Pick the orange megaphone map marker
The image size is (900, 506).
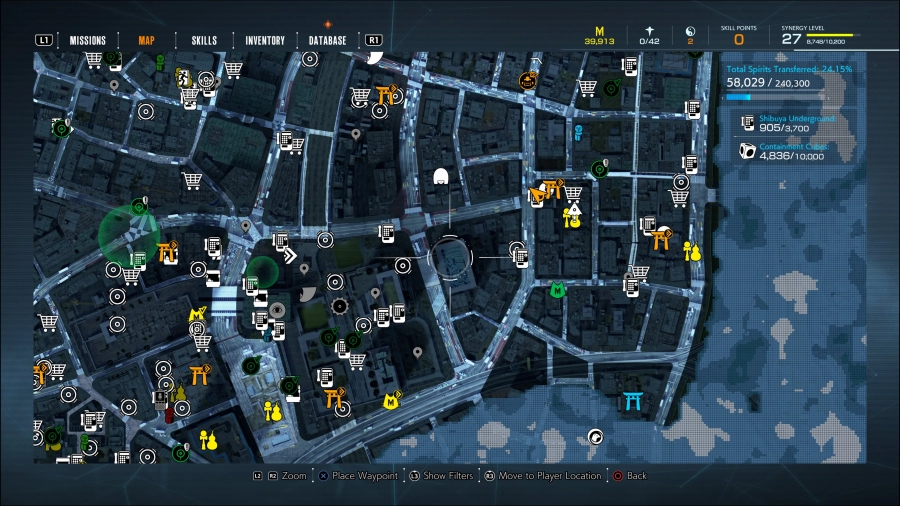[539, 194]
